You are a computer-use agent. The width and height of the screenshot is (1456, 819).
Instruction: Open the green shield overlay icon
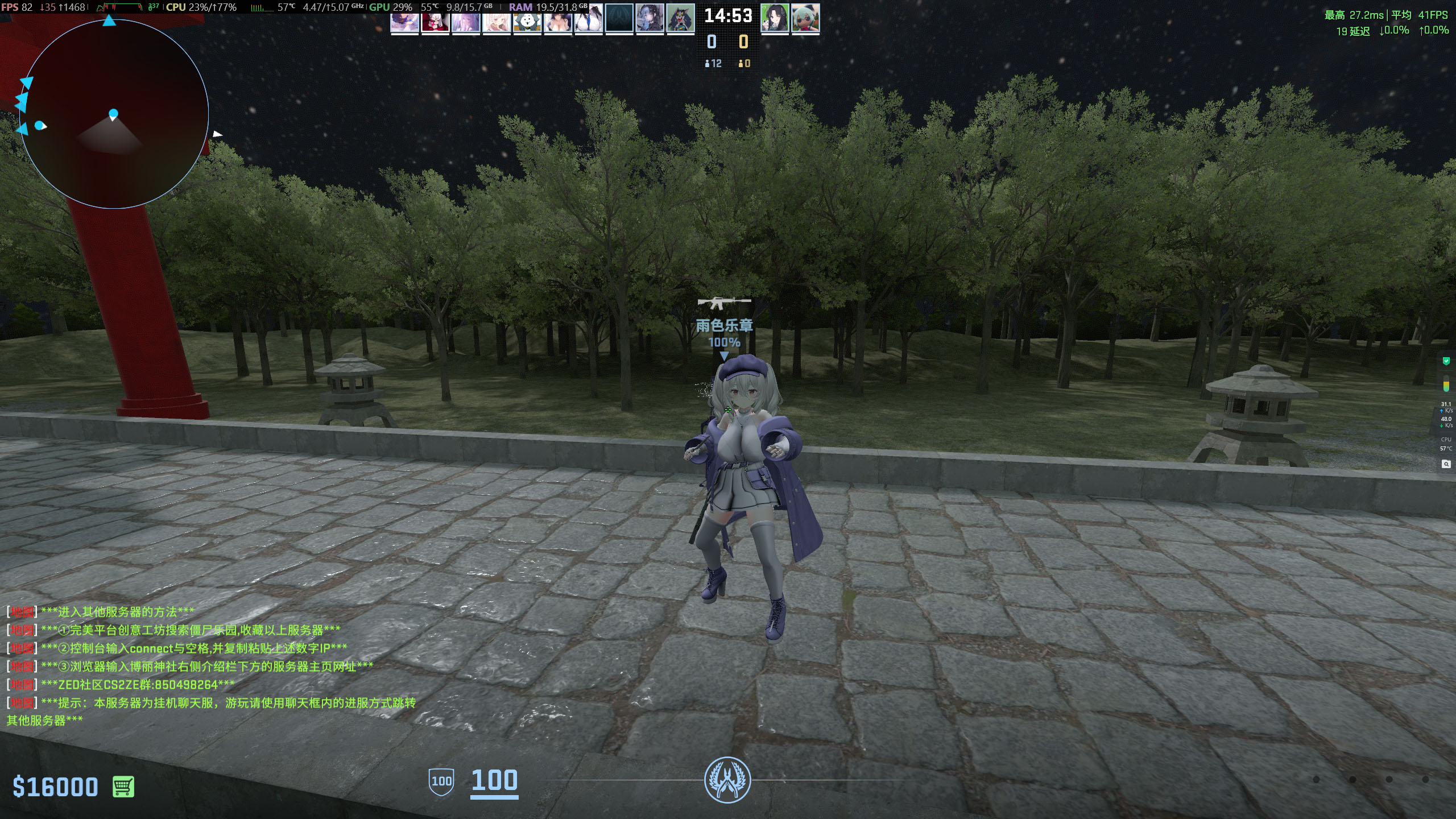1446,361
